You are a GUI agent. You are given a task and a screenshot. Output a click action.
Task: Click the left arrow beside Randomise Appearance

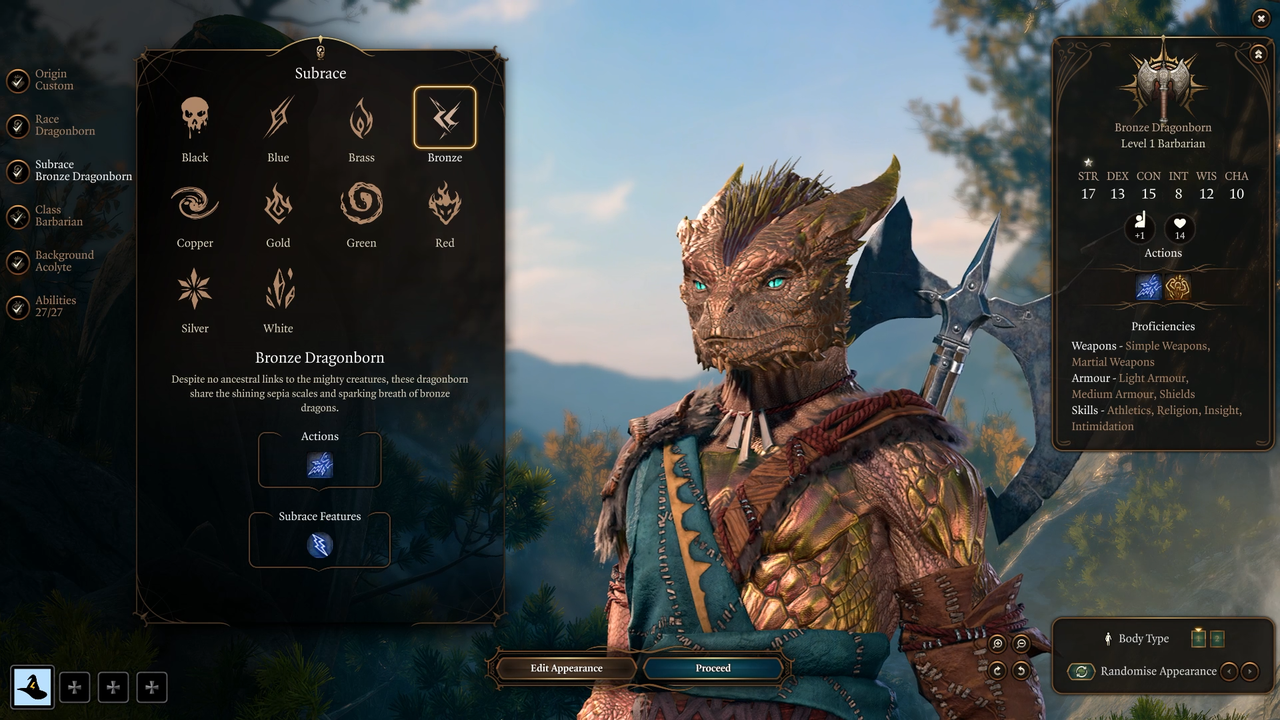click(x=1231, y=671)
